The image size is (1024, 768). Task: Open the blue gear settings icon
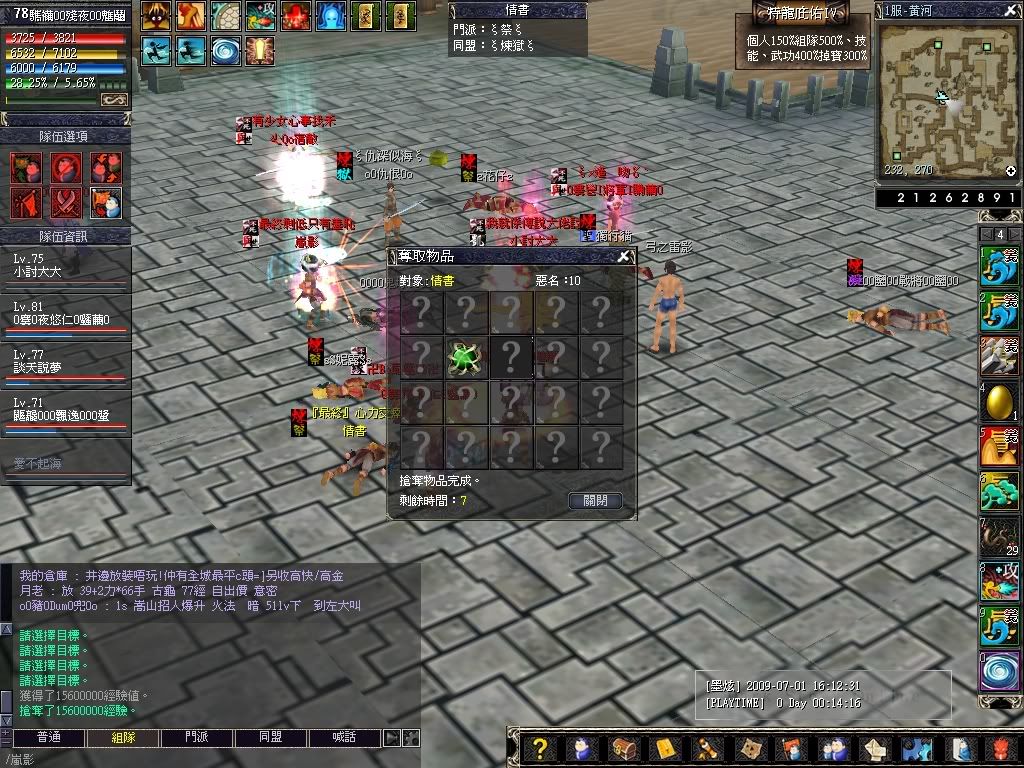point(916,748)
